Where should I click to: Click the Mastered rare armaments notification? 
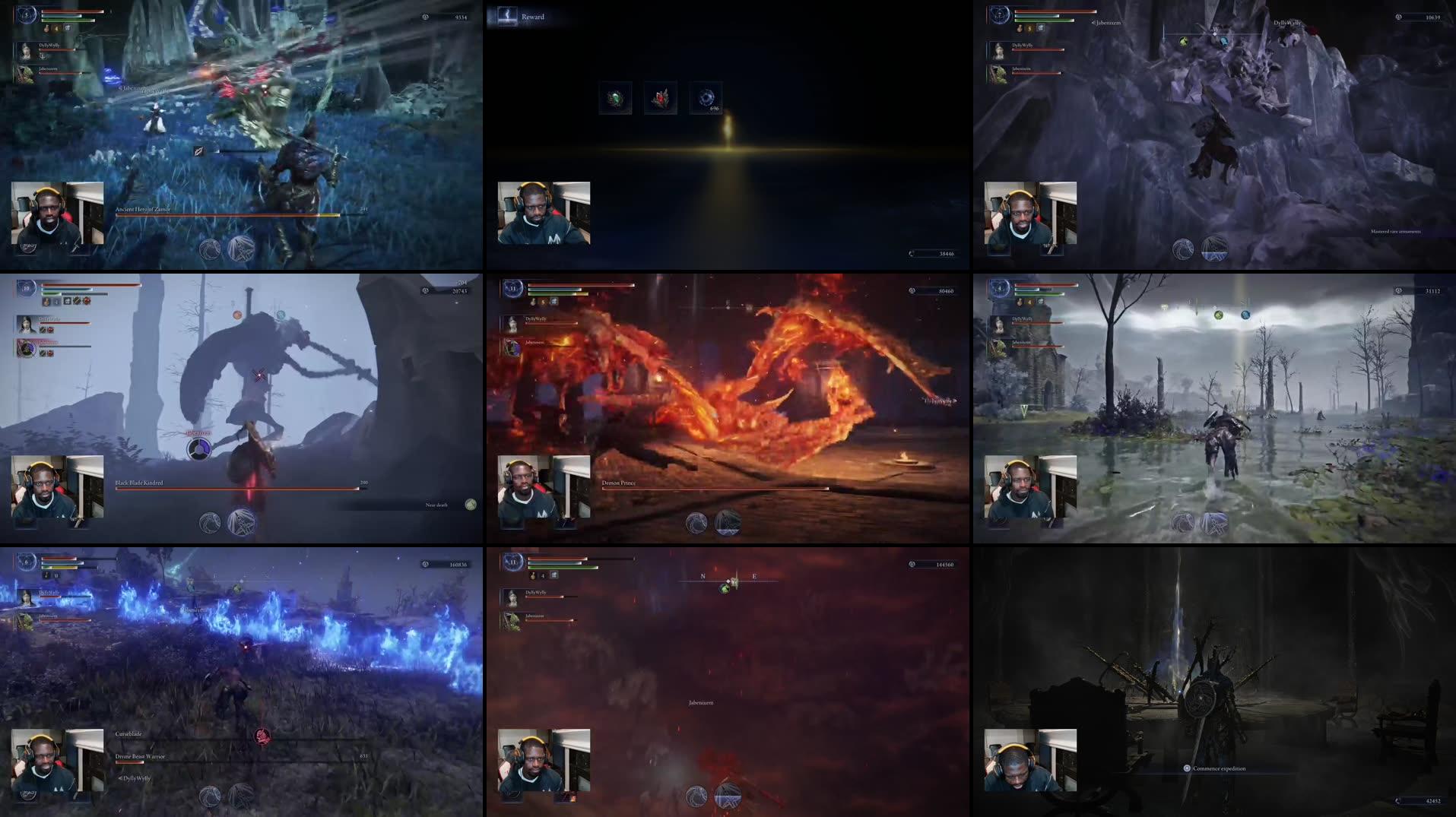tap(1397, 233)
